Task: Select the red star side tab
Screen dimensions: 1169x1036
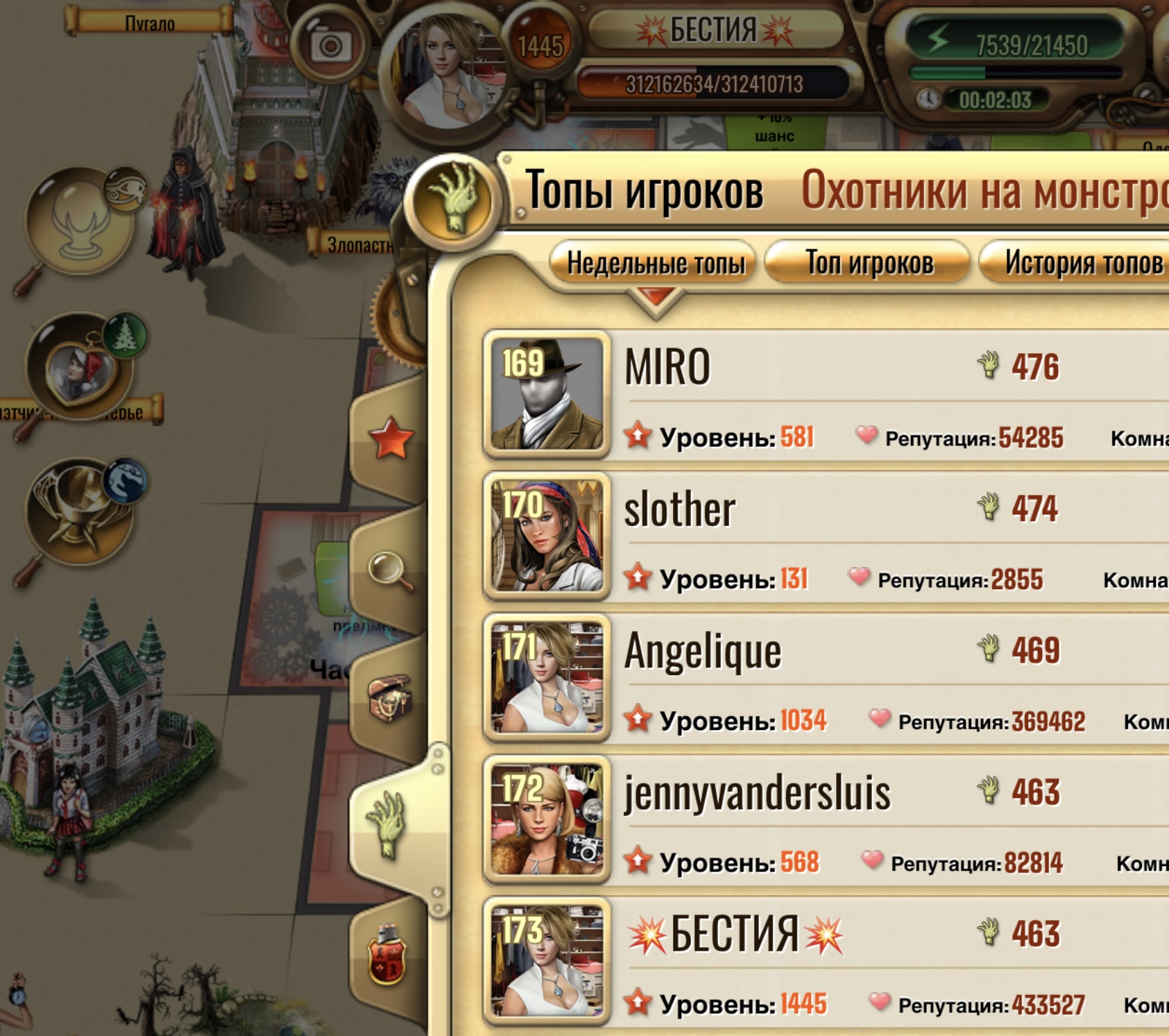Action: 391,436
